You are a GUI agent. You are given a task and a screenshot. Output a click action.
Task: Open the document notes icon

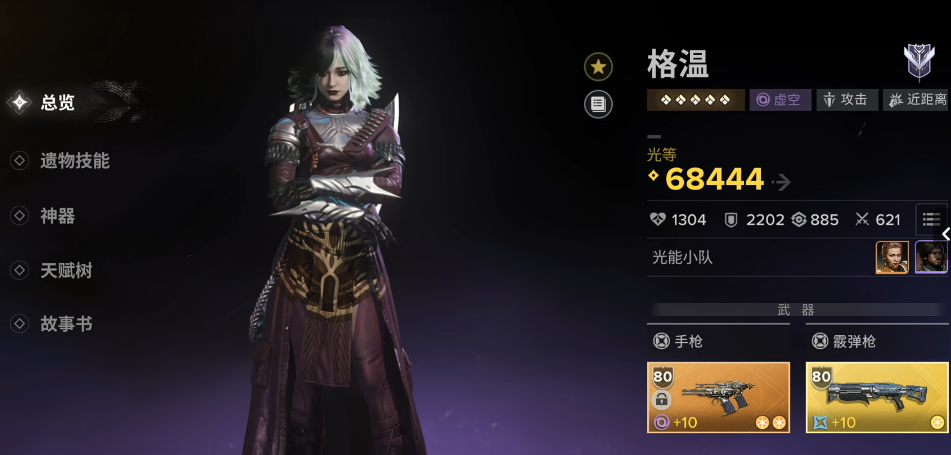[598, 103]
